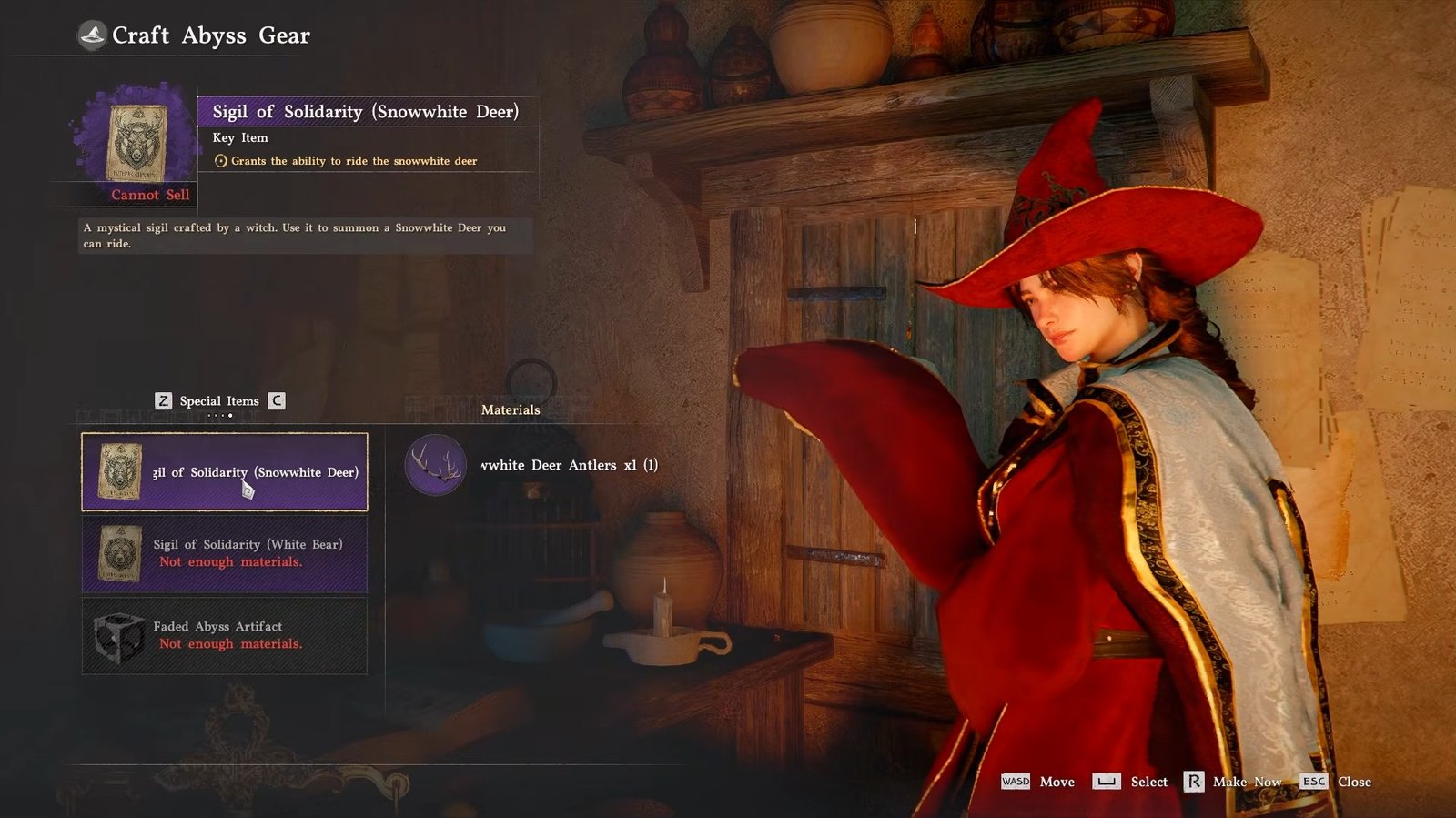Select Sigil of Solidarity (Snowwhite Deer) recipe
This screenshot has height=818, width=1456.
pyautogui.click(x=225, y=471)
